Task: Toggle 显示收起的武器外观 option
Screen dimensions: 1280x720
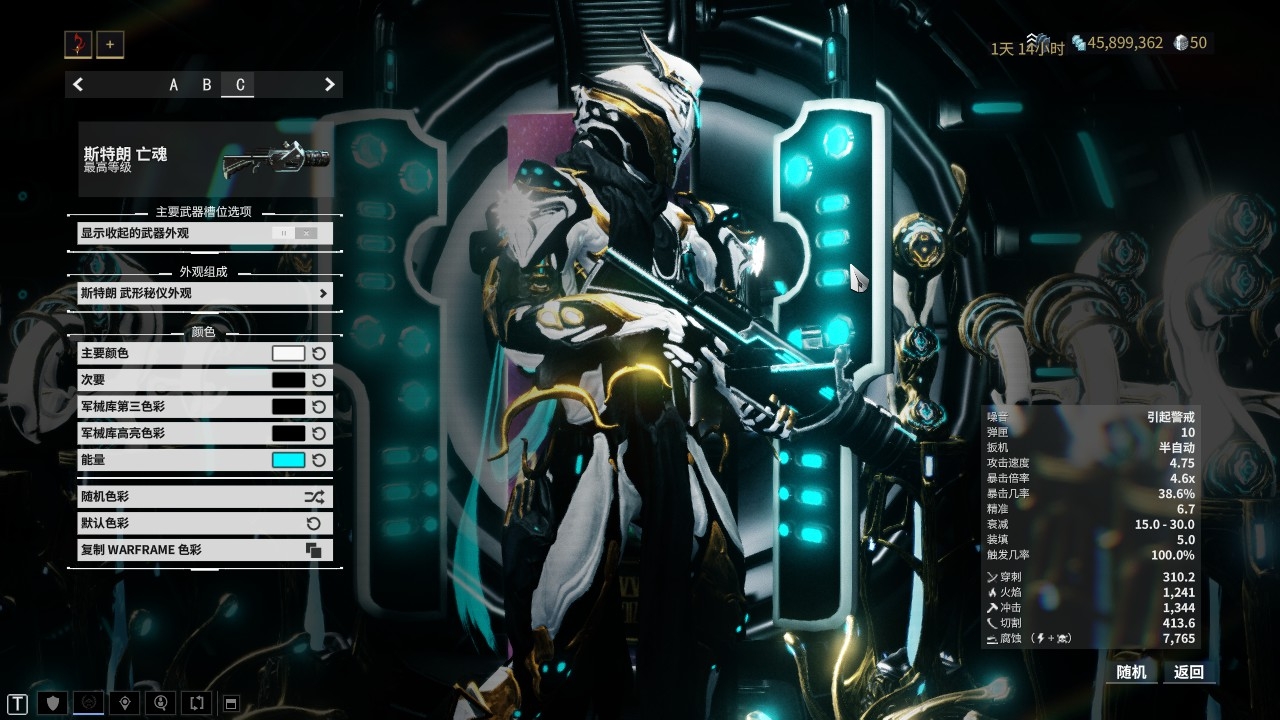Action: click(295, 233)
